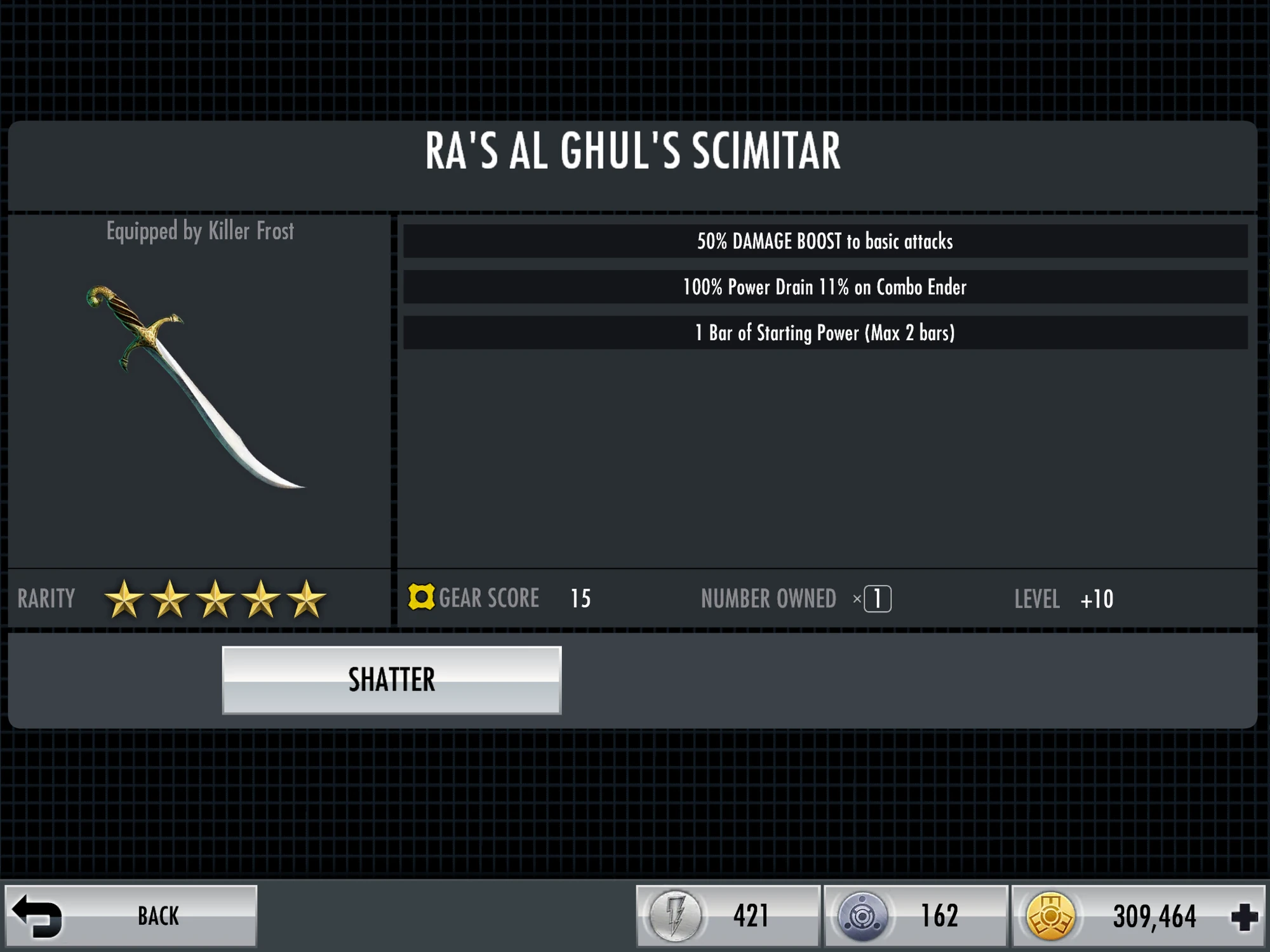Viewport: 1270px width, 952px height.
Task: Tap the scimitar gear image
Action: coord(196,387)
